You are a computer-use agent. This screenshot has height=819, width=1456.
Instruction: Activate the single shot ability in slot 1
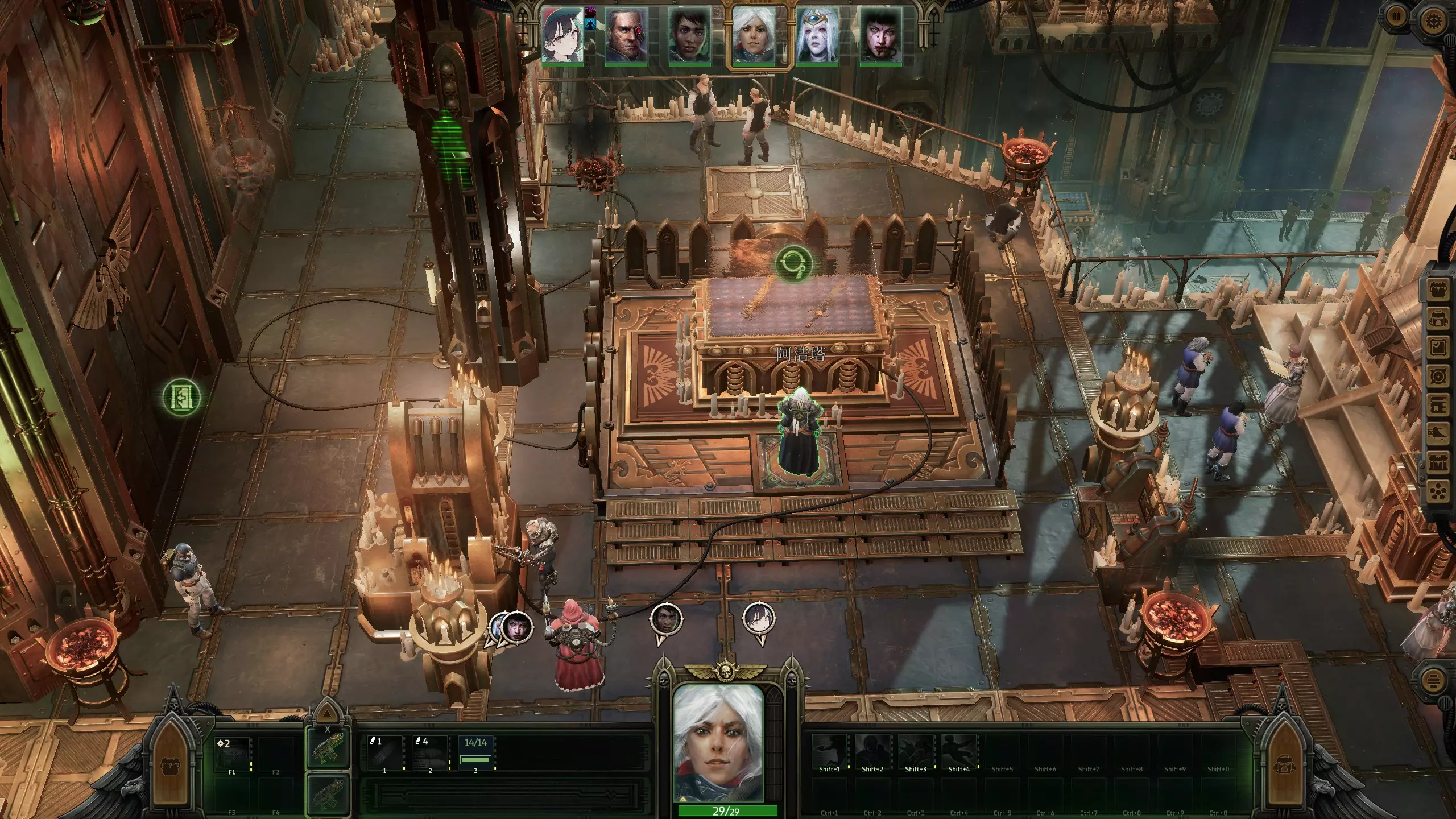[384, 752]
